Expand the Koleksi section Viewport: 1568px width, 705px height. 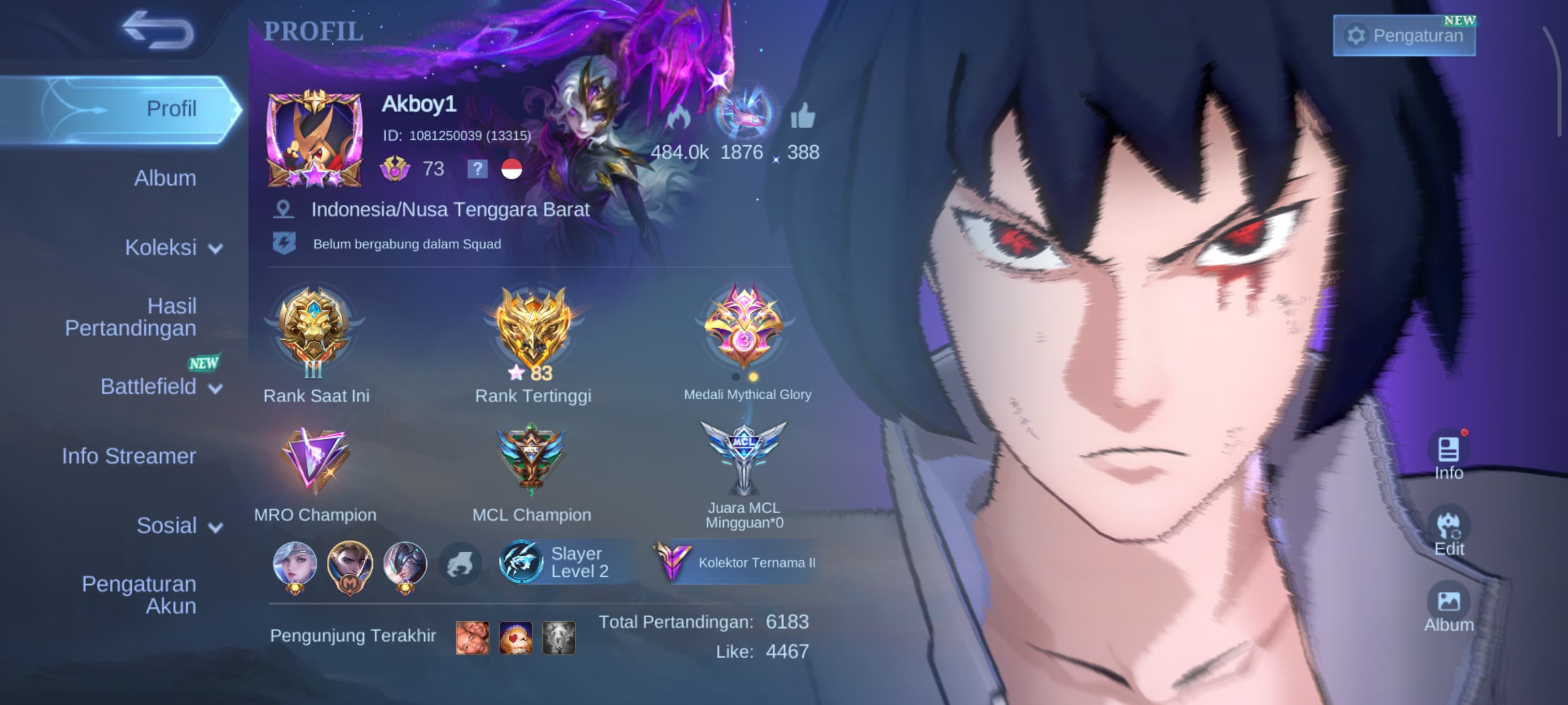pyautogui.click(x=169, y=247)
